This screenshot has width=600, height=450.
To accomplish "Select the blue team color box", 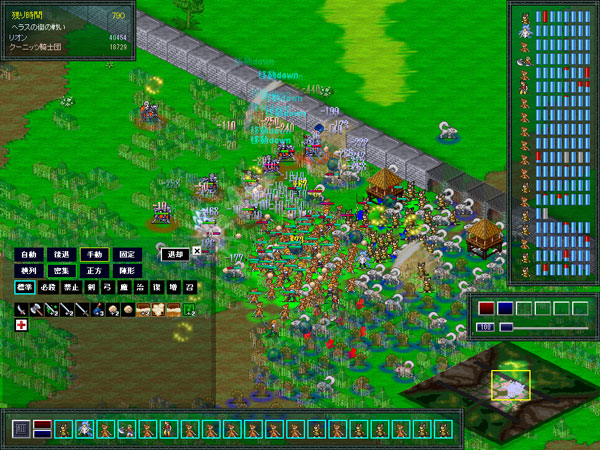I will click(x=505, y=309).
